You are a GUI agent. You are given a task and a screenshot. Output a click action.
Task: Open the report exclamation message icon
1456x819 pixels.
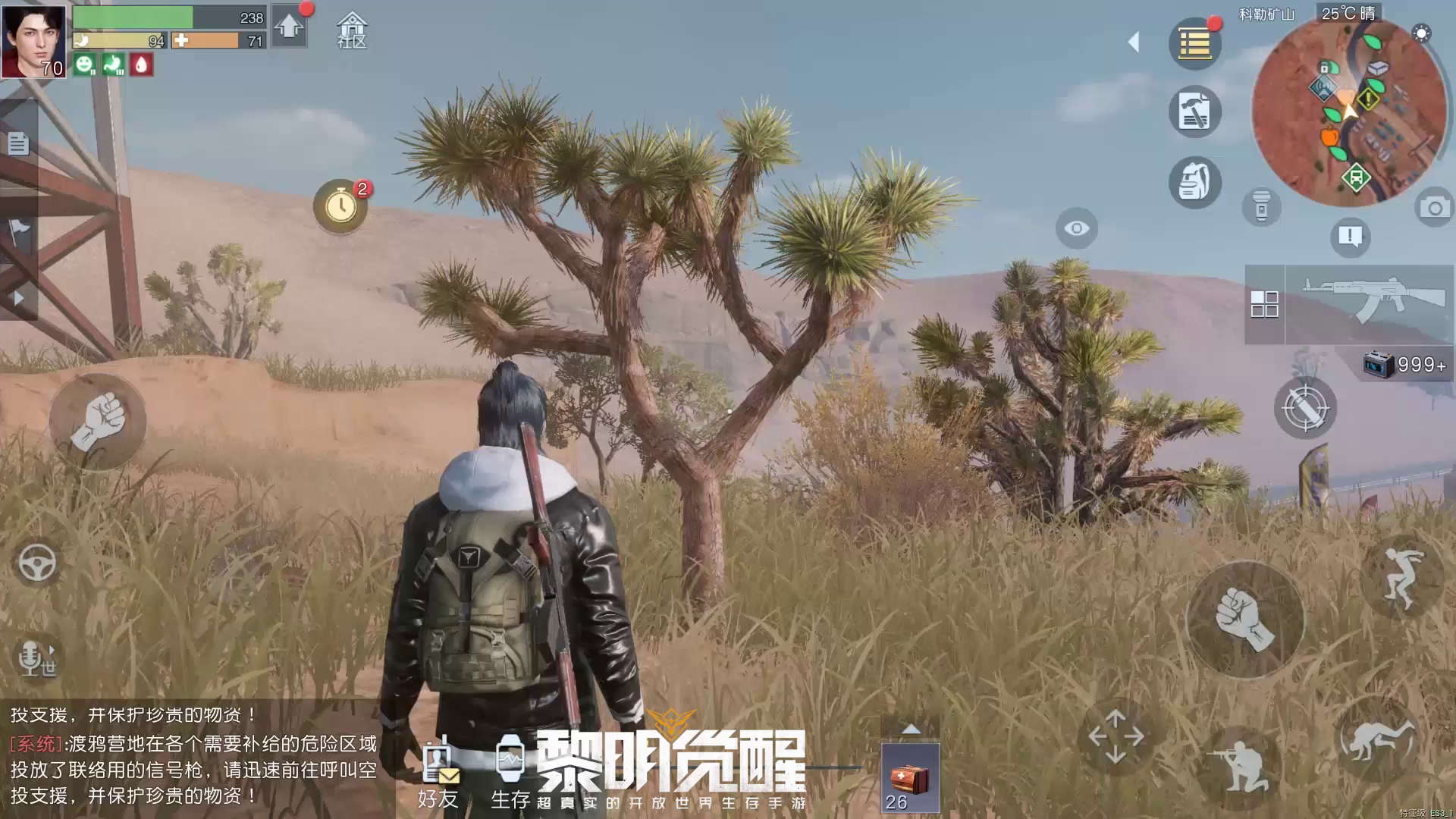click(x=1350, y=237)
